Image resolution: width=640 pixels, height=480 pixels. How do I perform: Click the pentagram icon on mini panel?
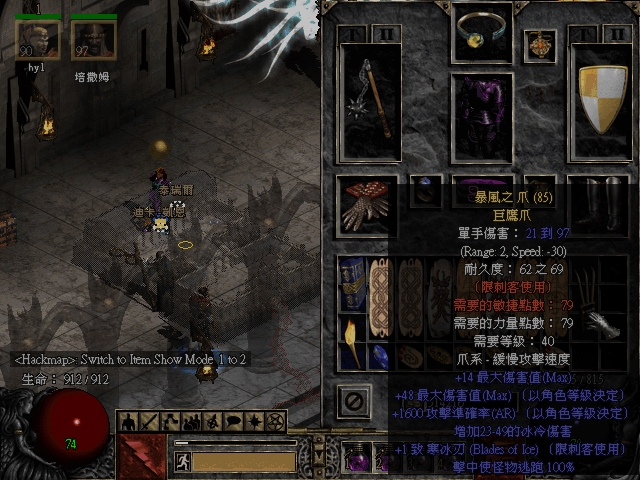277,421
